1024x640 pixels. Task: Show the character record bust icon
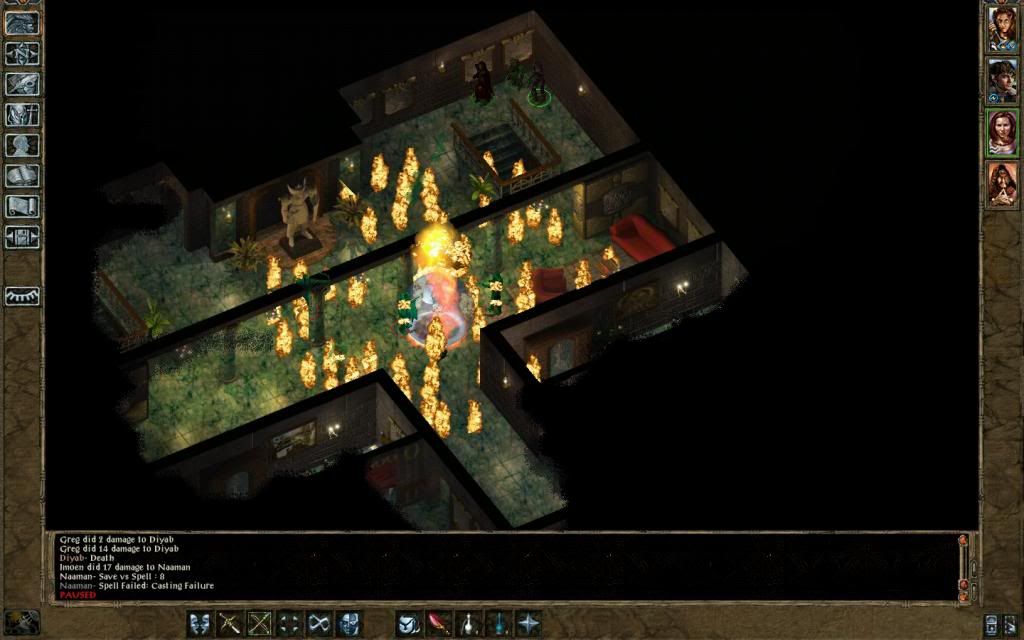point(22,145)
